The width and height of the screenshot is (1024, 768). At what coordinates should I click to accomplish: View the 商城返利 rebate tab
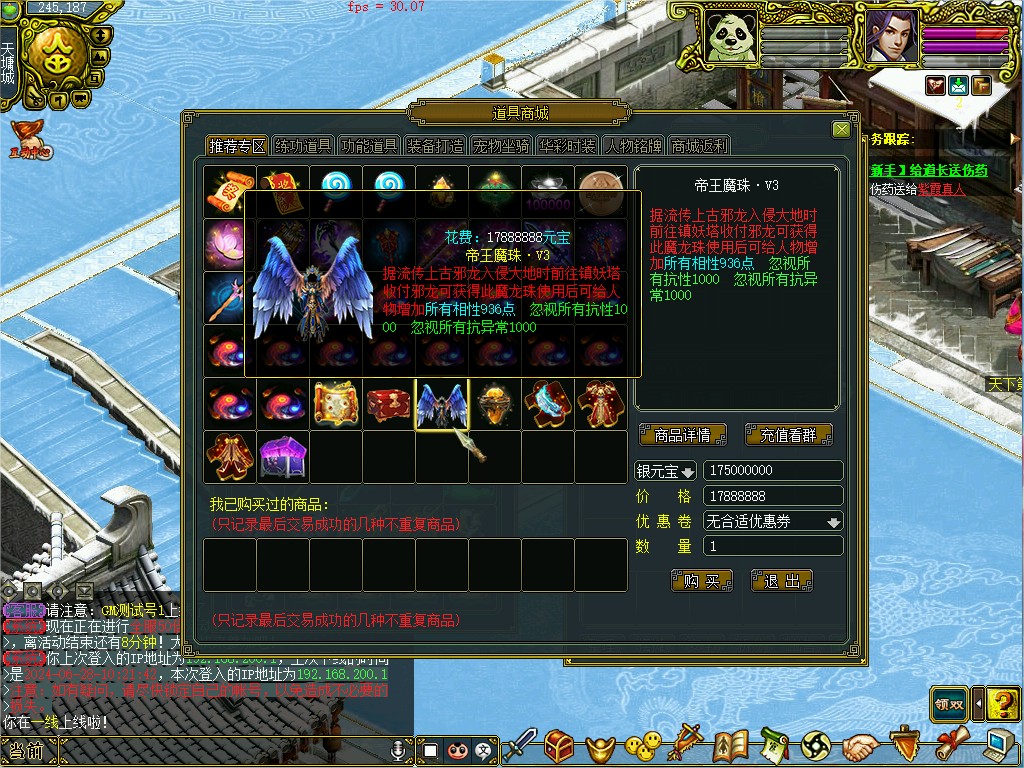[x=699, y=146]
